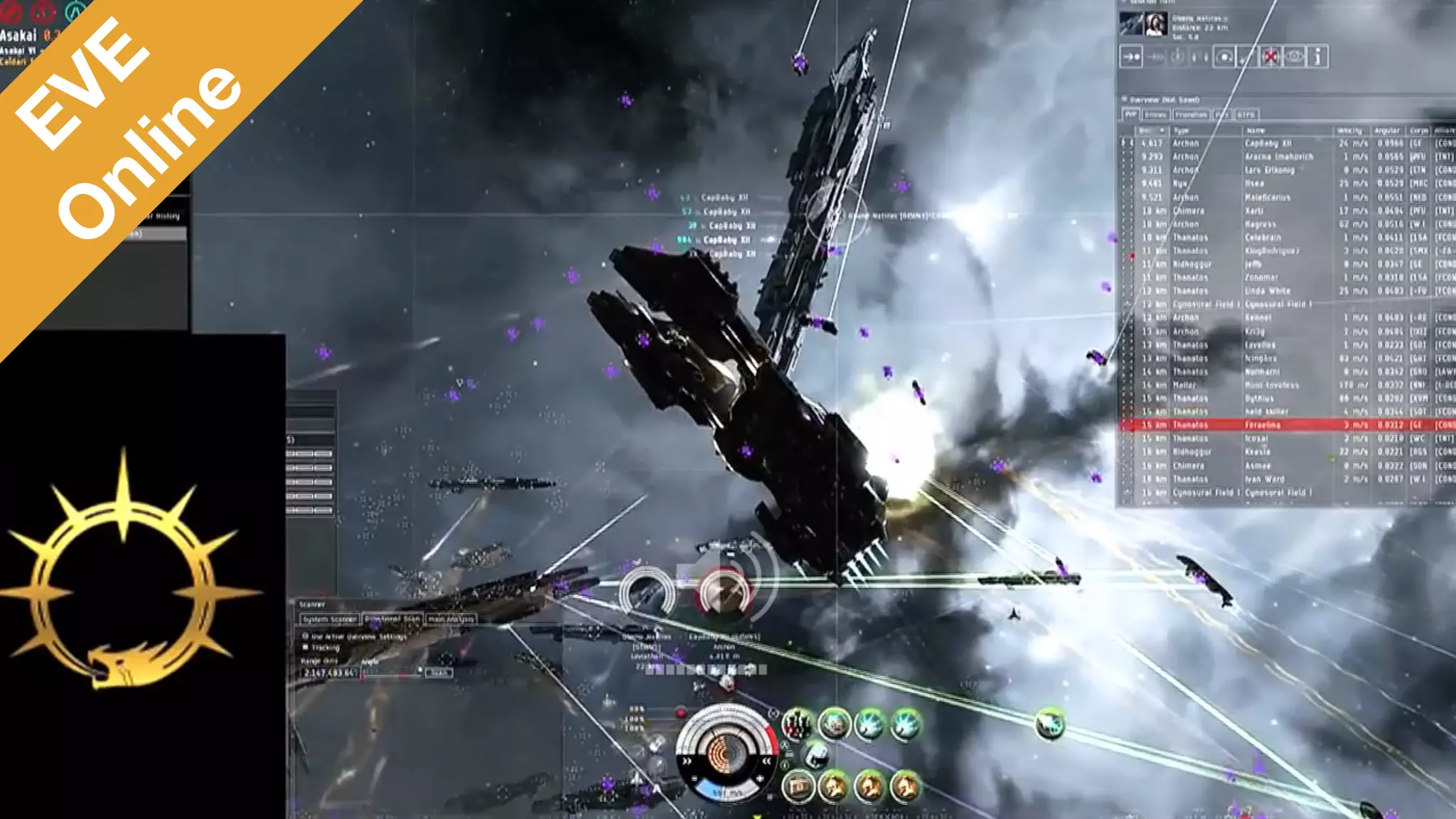
Task: Click the Scan button in the scanner
Action: (x=439, y=673)
